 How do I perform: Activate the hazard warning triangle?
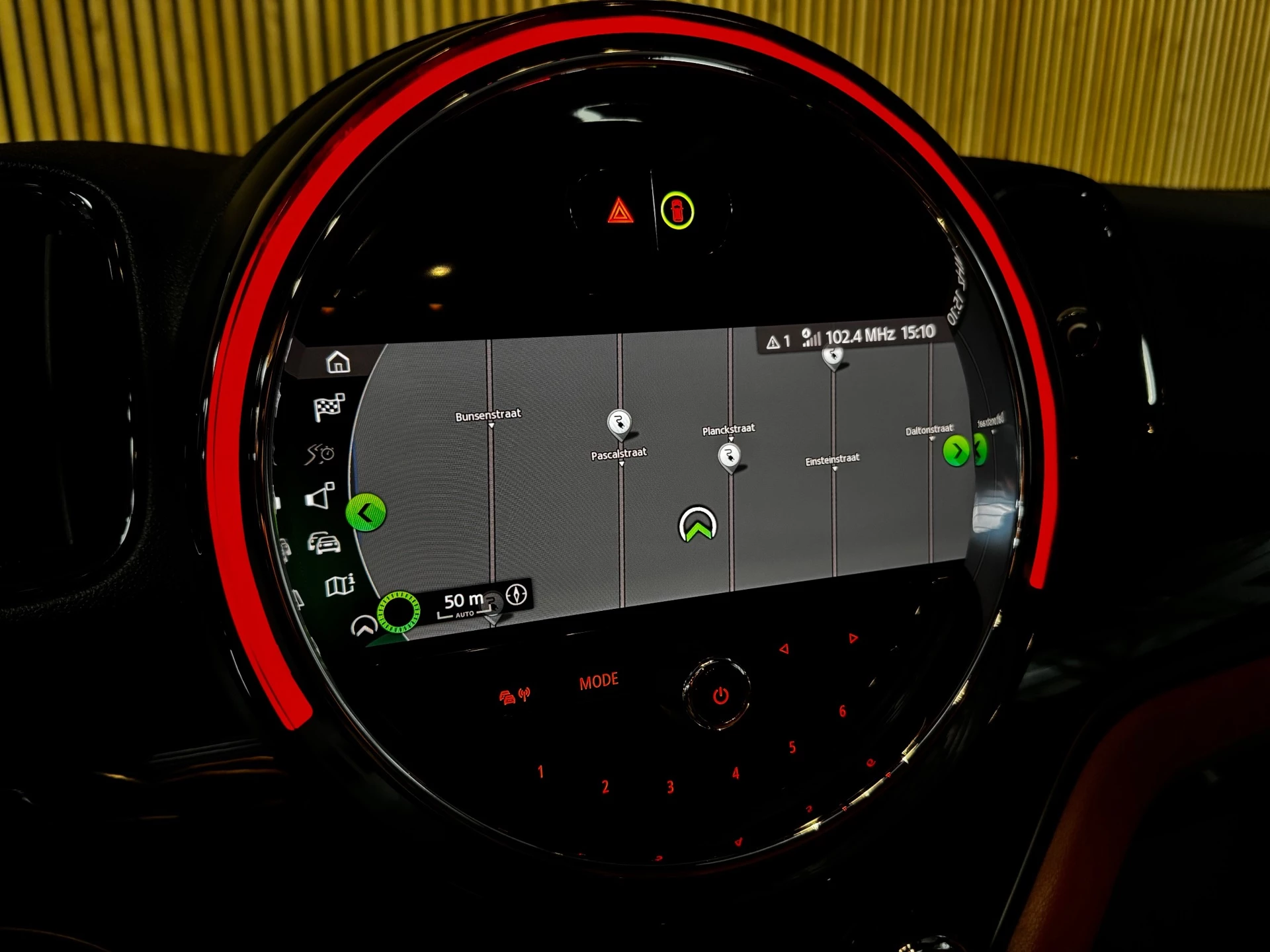620,212
